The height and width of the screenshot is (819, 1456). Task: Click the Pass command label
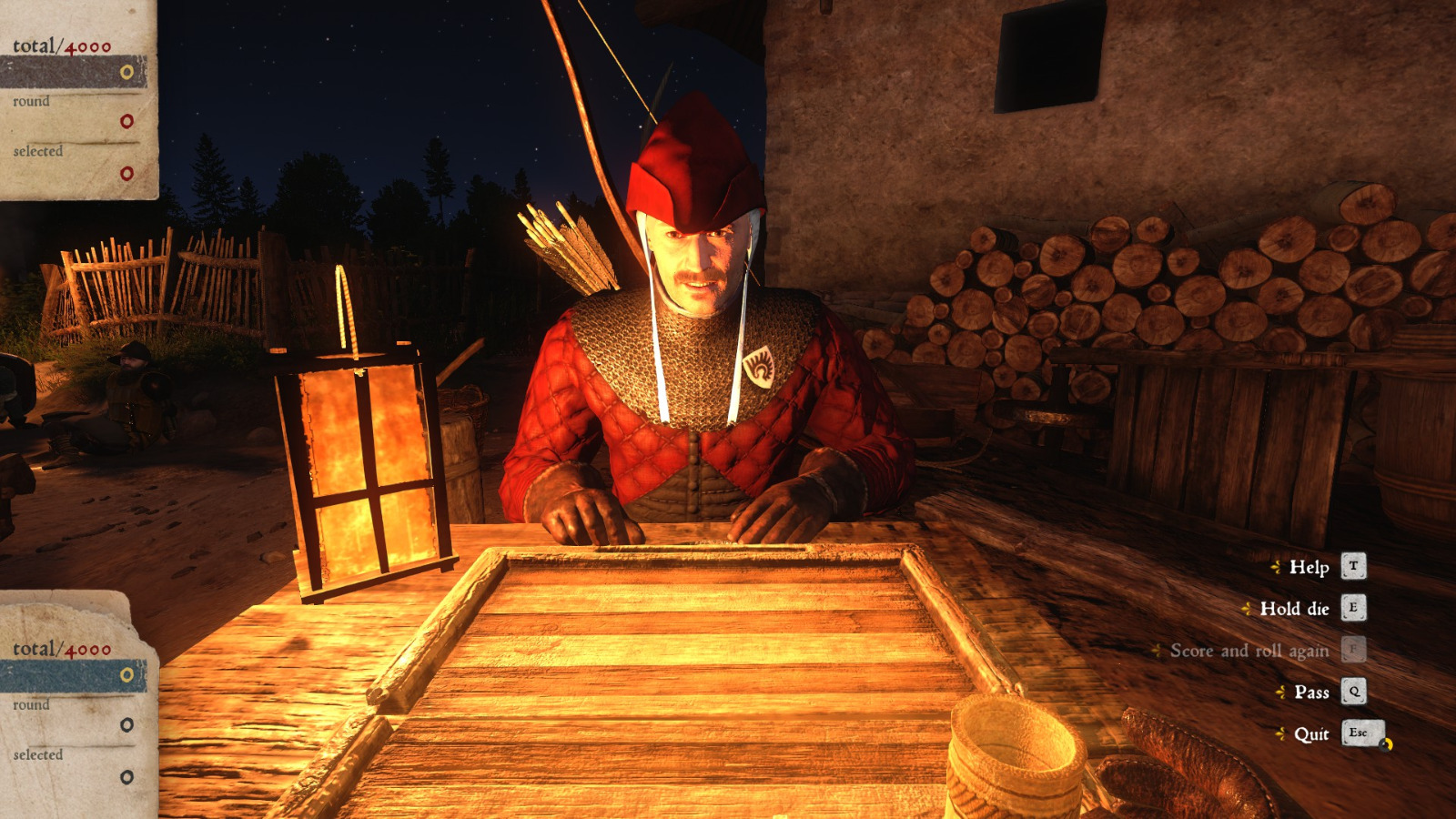click(x=1314, y=693)
